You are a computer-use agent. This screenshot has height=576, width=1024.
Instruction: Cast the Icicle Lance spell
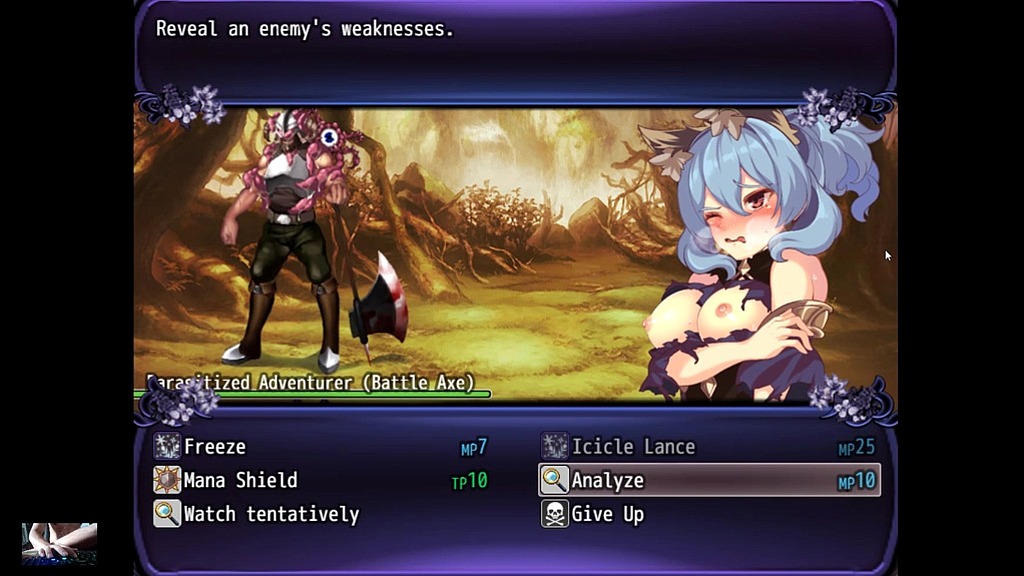632,447
